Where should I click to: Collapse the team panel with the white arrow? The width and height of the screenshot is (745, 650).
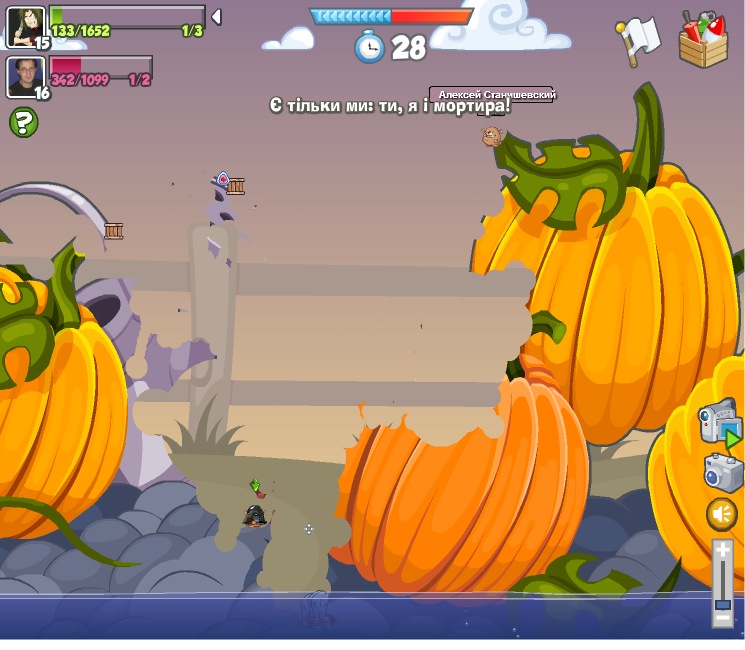point(216,17)
